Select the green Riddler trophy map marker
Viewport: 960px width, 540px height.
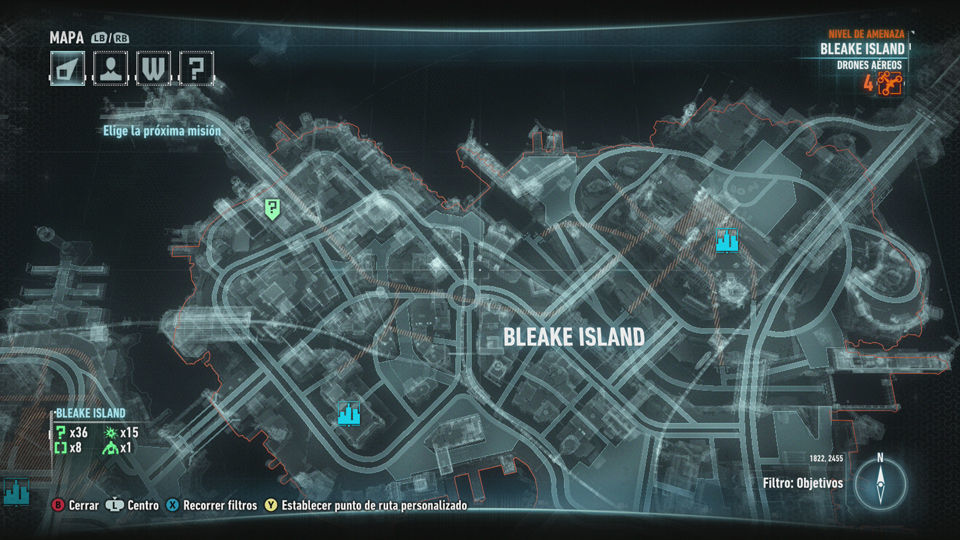click(x=272, y=208)
